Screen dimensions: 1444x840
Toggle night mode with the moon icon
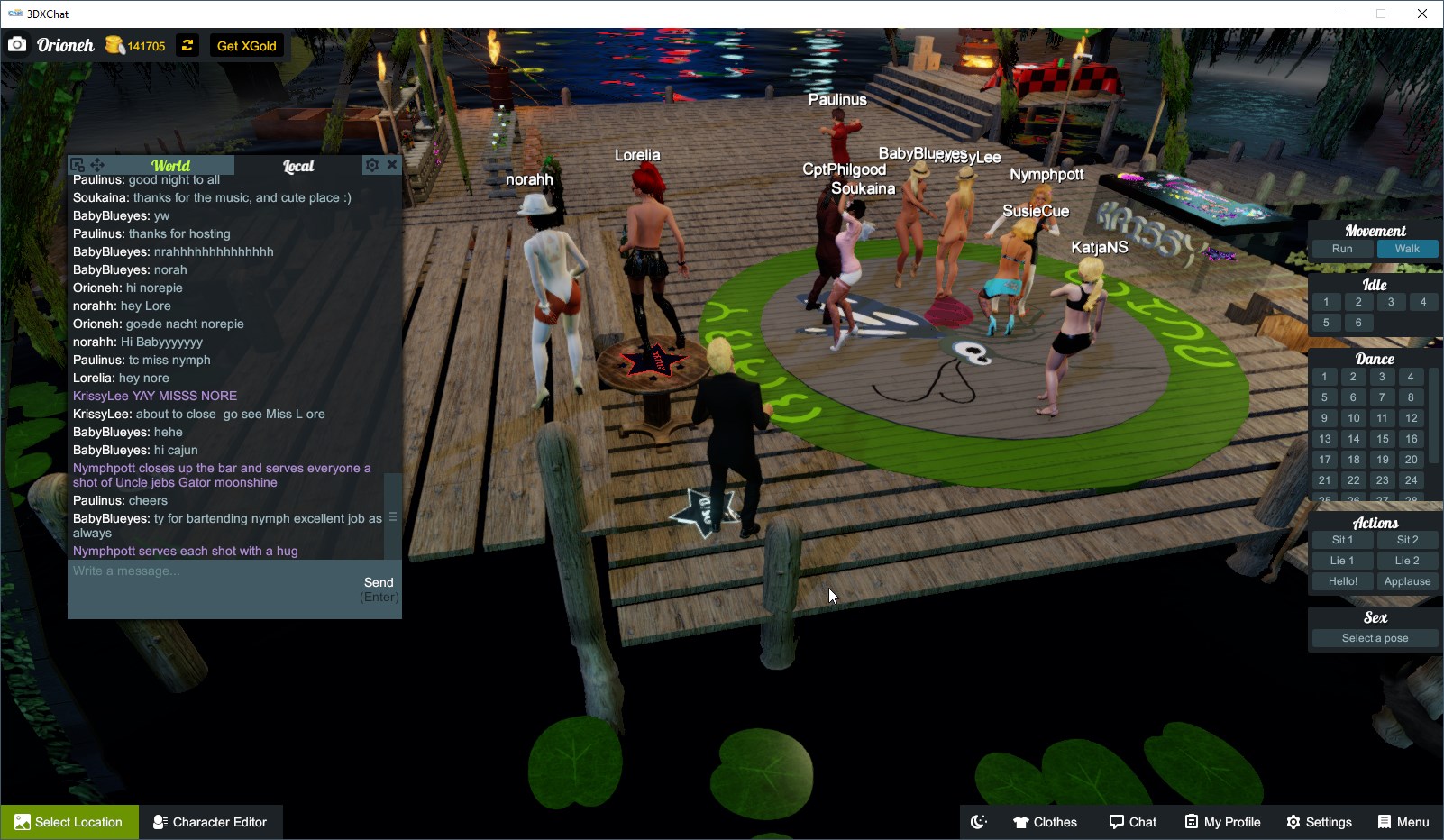tap(978, 821)
